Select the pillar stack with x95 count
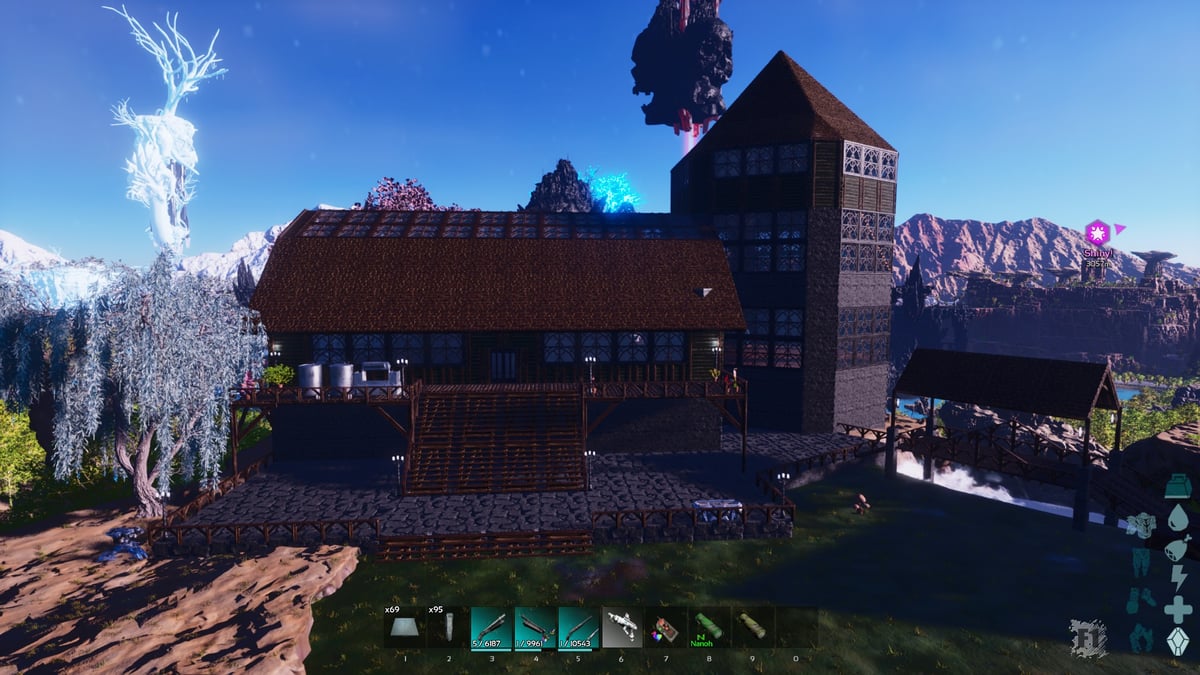The width and height of the screenshot is (1200, 675). coord(449,628)
